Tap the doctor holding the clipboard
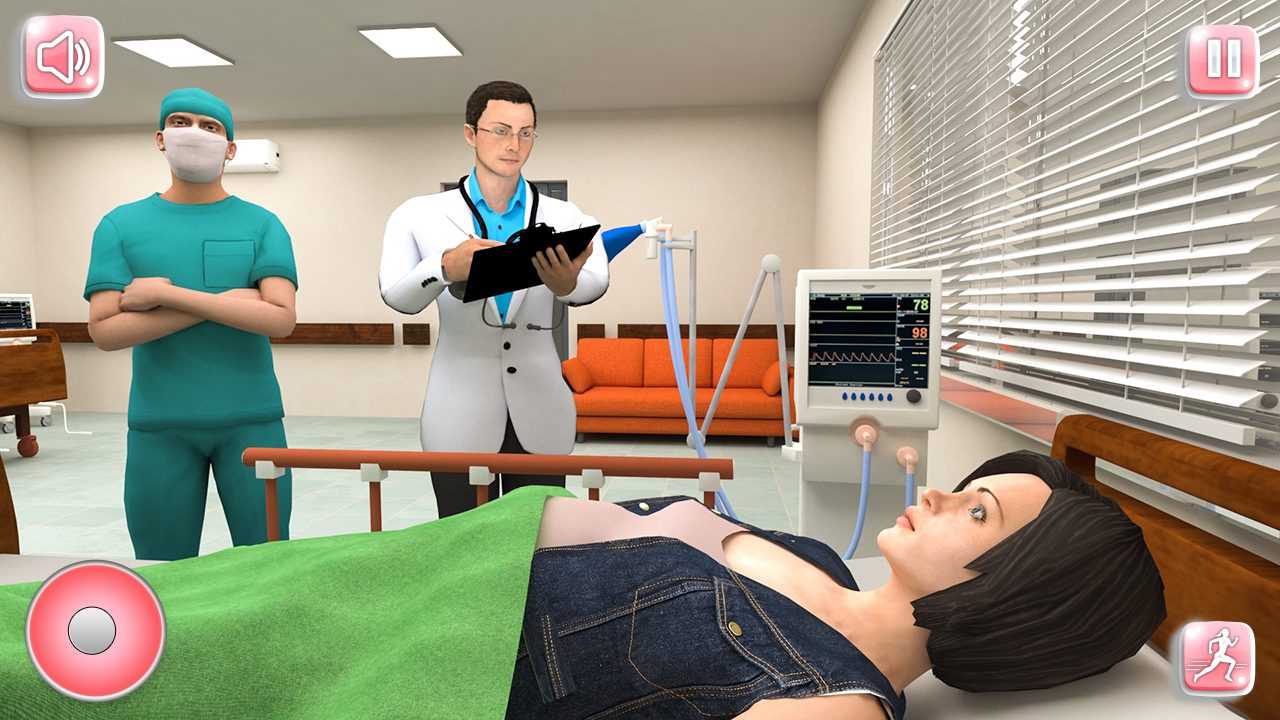Viewport: 1280px width, 720px height. pos(500,250)
